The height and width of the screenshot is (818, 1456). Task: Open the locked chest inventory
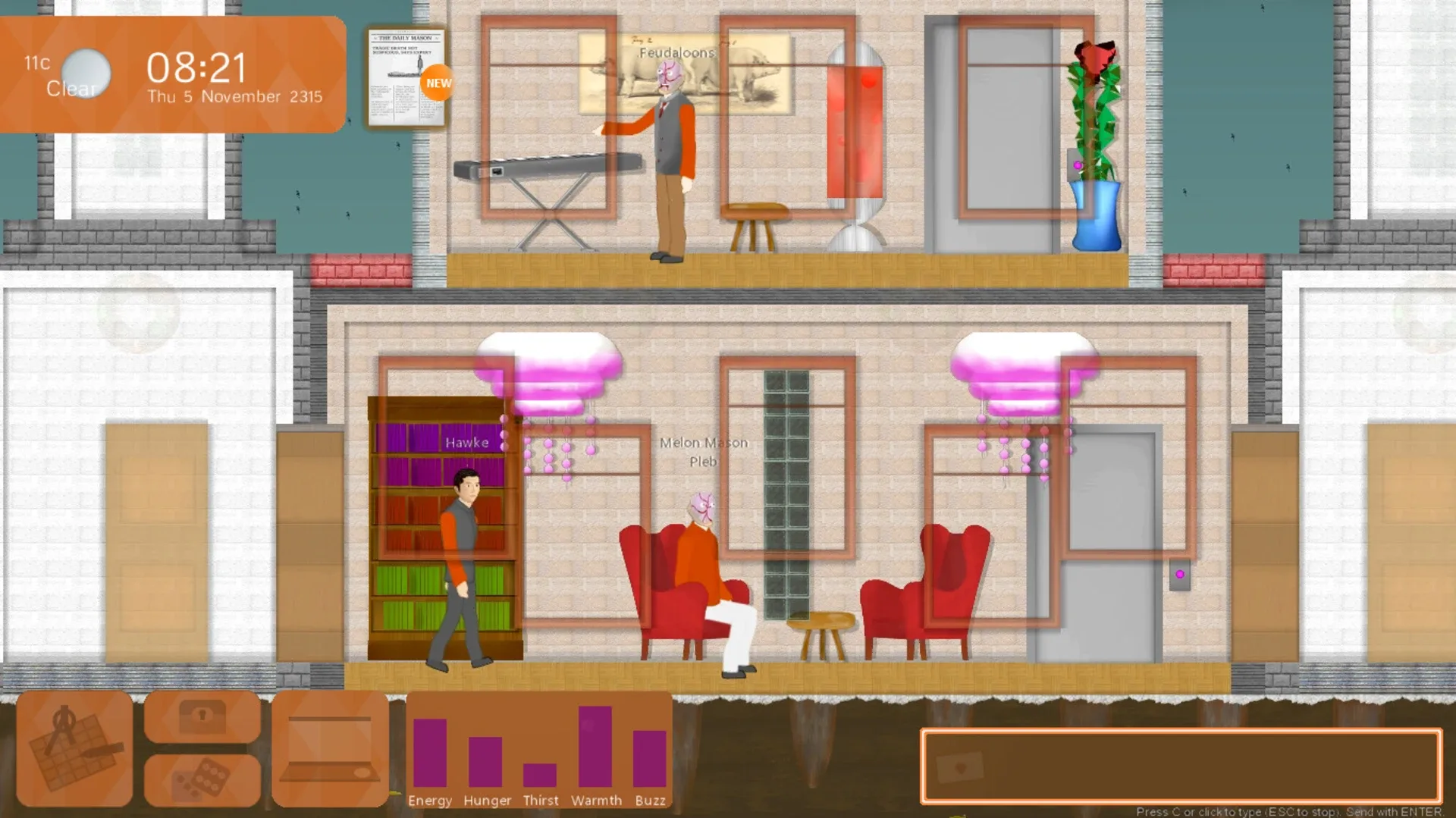(x=203, y=716)
